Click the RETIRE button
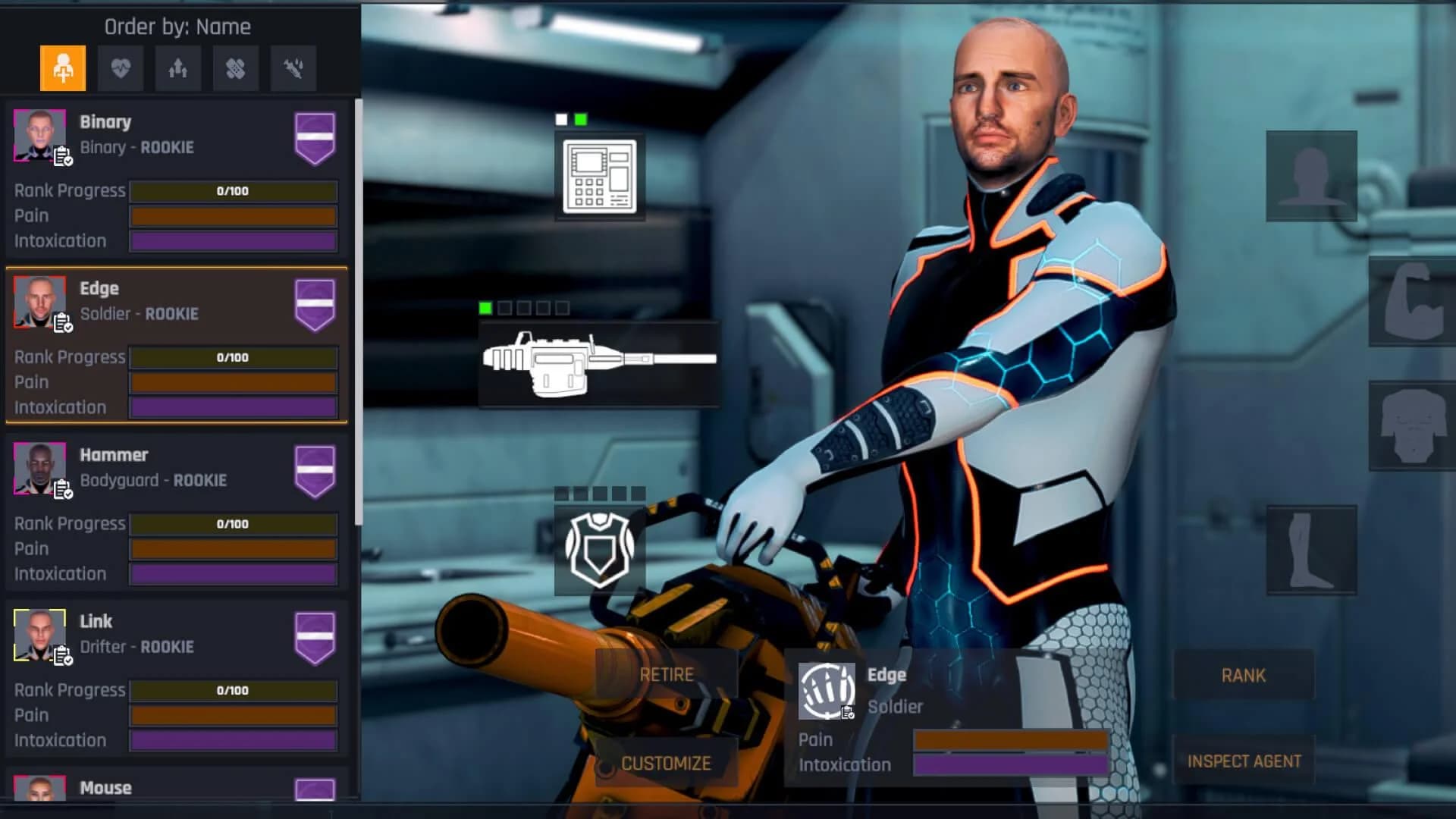1456x819 pixels. coord(666,673)
